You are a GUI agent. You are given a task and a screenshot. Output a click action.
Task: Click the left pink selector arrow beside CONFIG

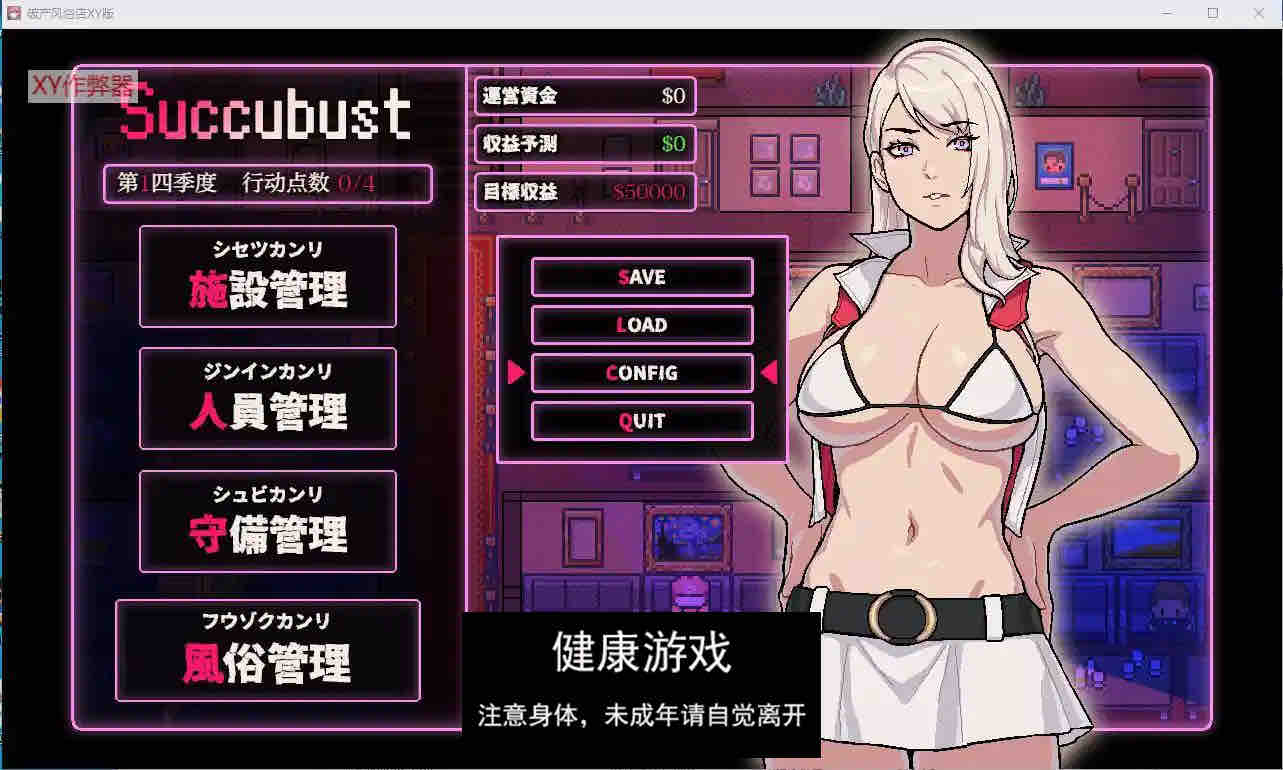click(x=516, y=373)
